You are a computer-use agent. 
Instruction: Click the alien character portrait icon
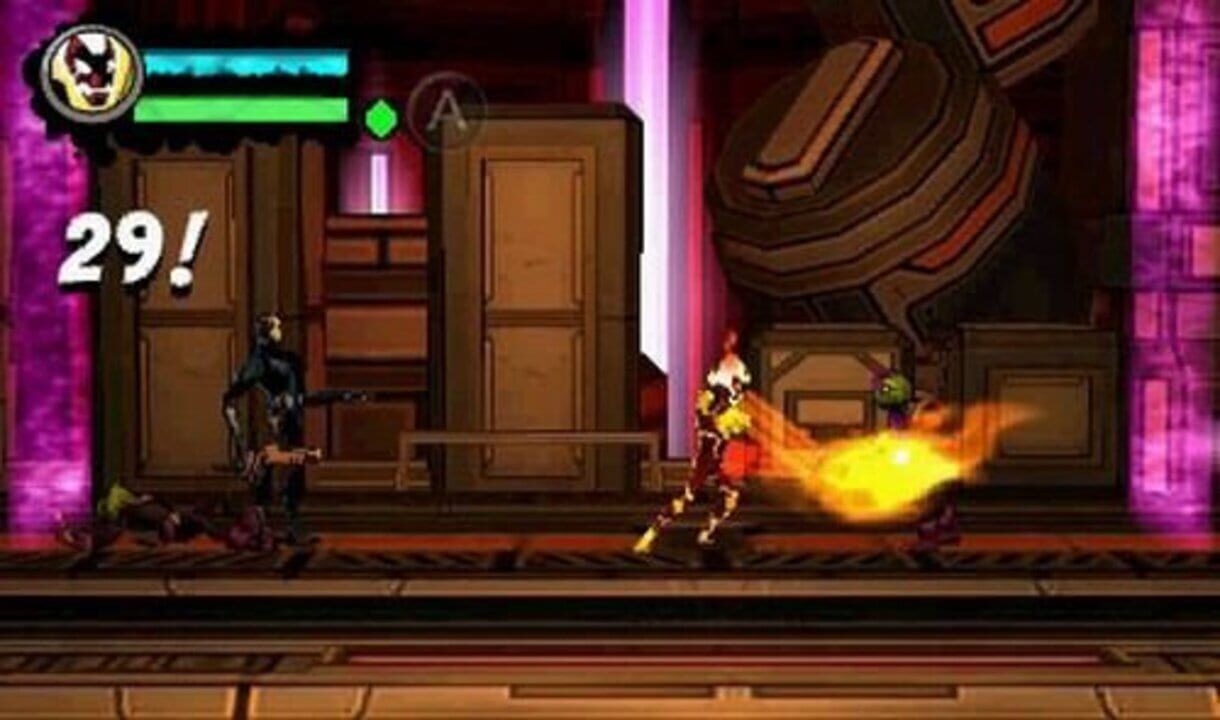pos(91,73)
